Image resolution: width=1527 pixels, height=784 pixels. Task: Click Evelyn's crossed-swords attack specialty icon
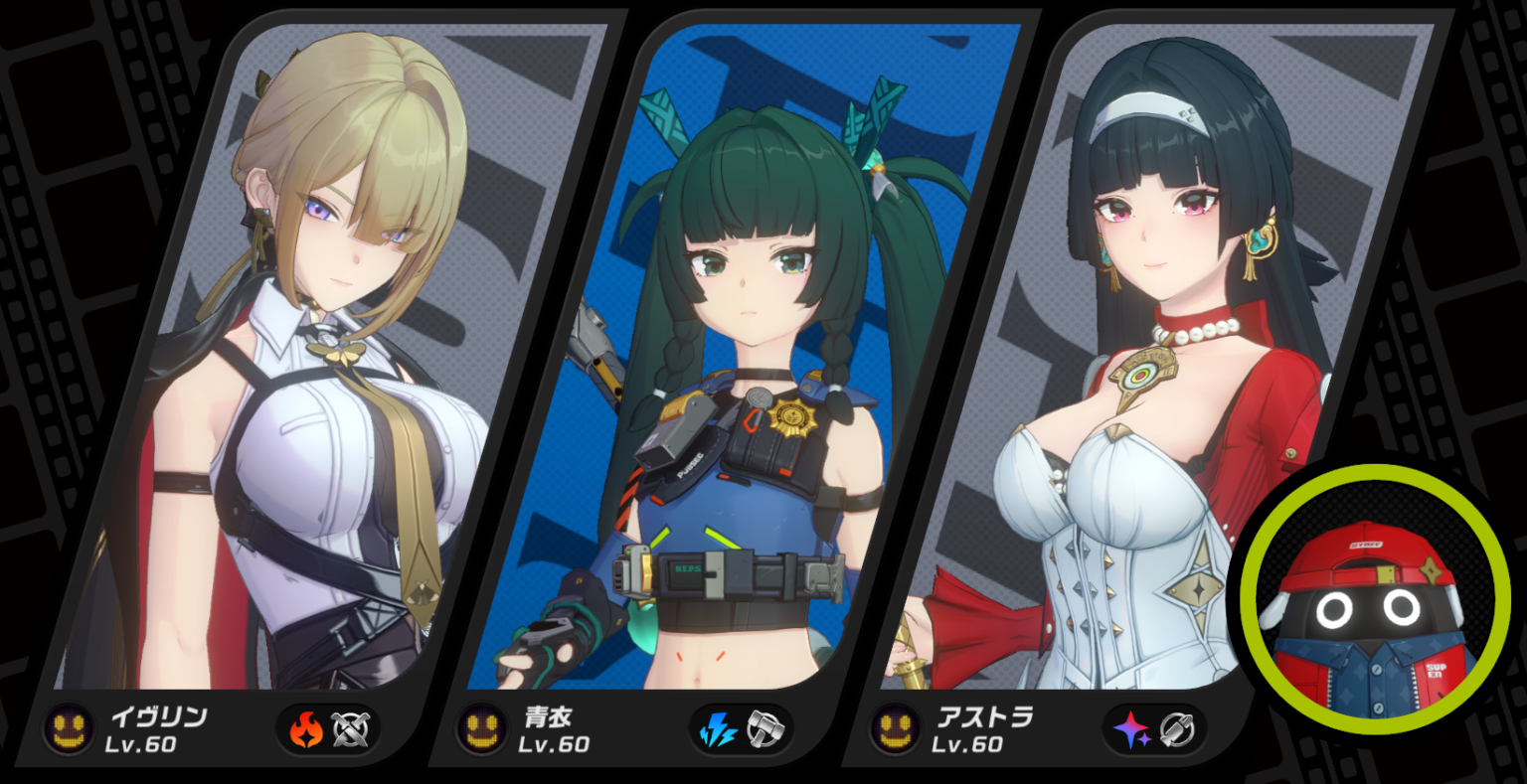350,730
